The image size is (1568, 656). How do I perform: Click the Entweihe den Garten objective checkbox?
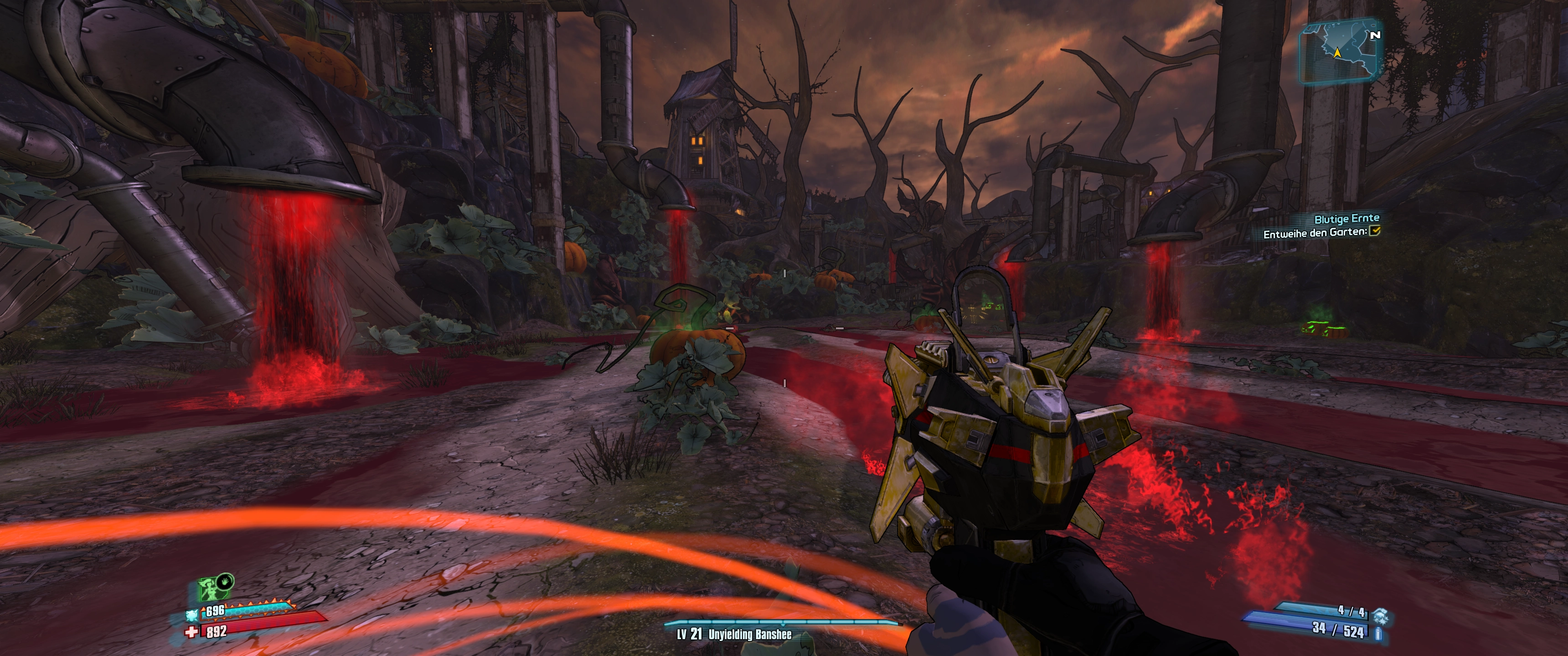click(1374, 231)
